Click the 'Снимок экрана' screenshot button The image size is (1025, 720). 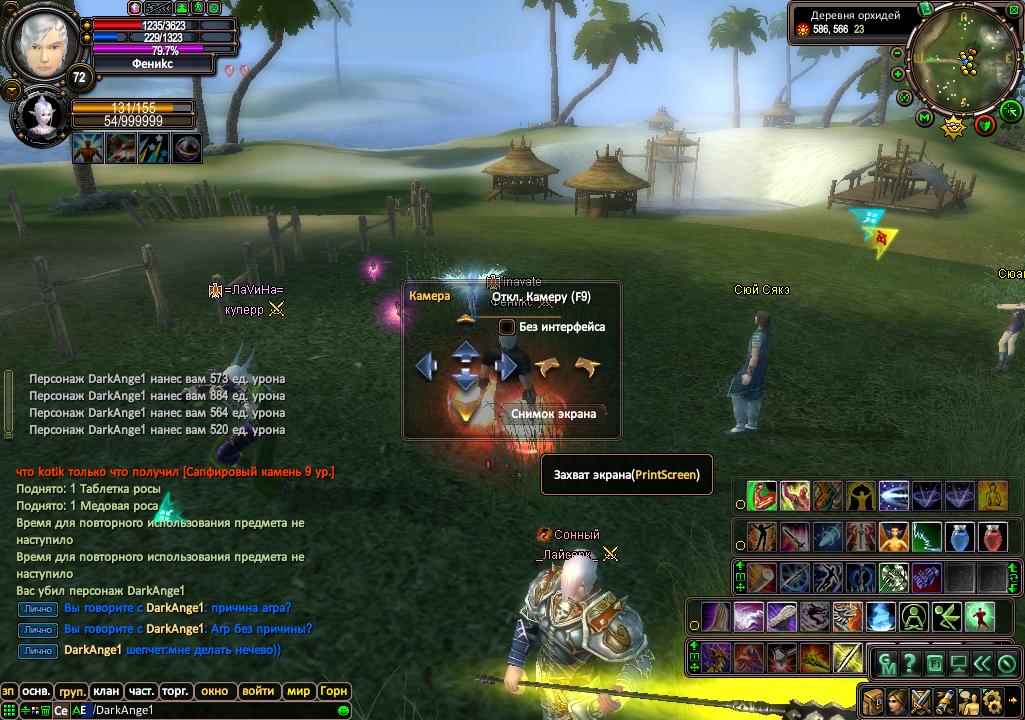click(x=553, y=413)
